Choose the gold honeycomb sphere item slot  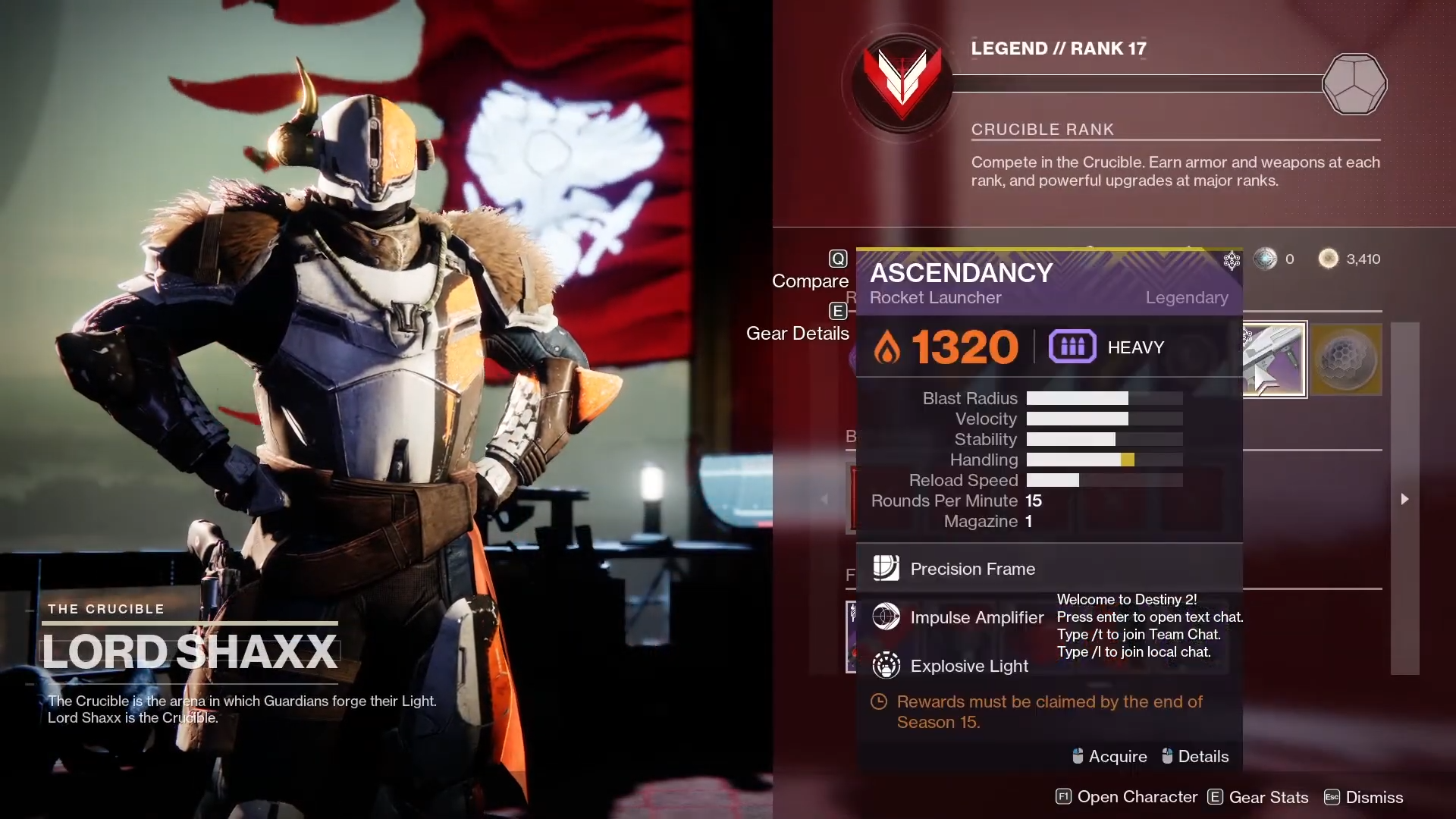1347,359
